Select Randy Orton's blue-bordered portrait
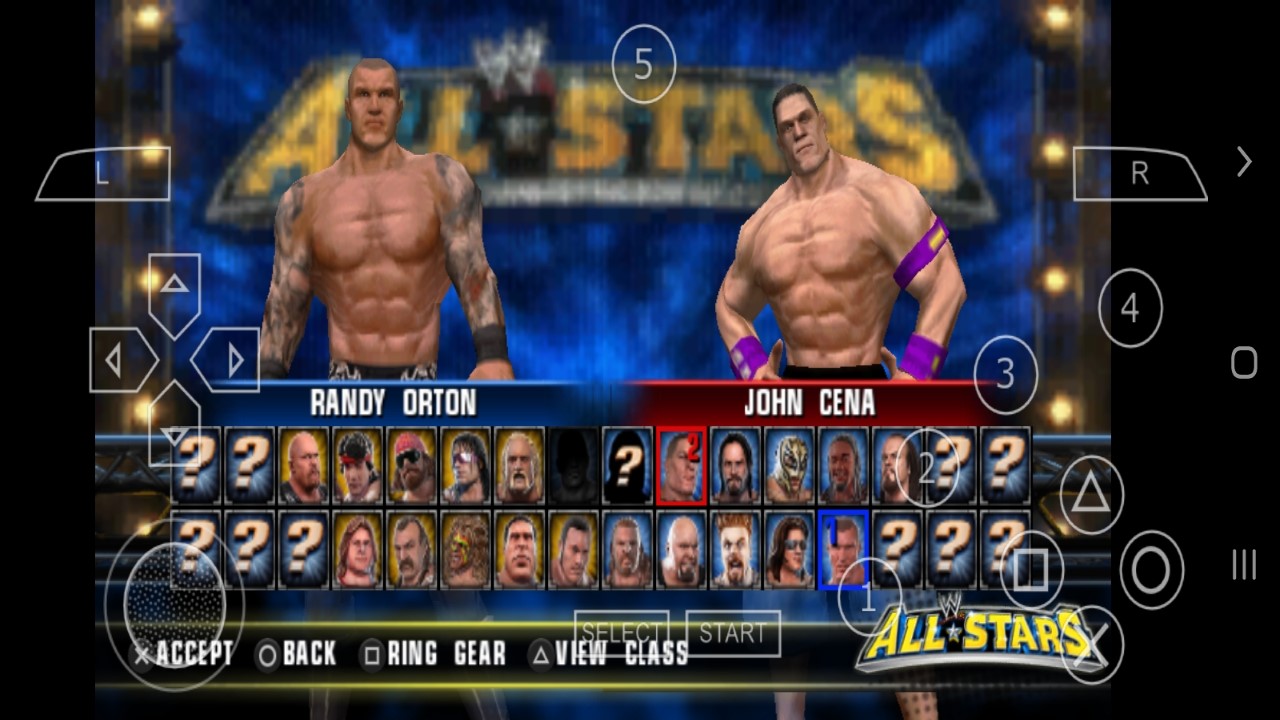This screenshot has height=720, width=1280. (x=843, y=549)
